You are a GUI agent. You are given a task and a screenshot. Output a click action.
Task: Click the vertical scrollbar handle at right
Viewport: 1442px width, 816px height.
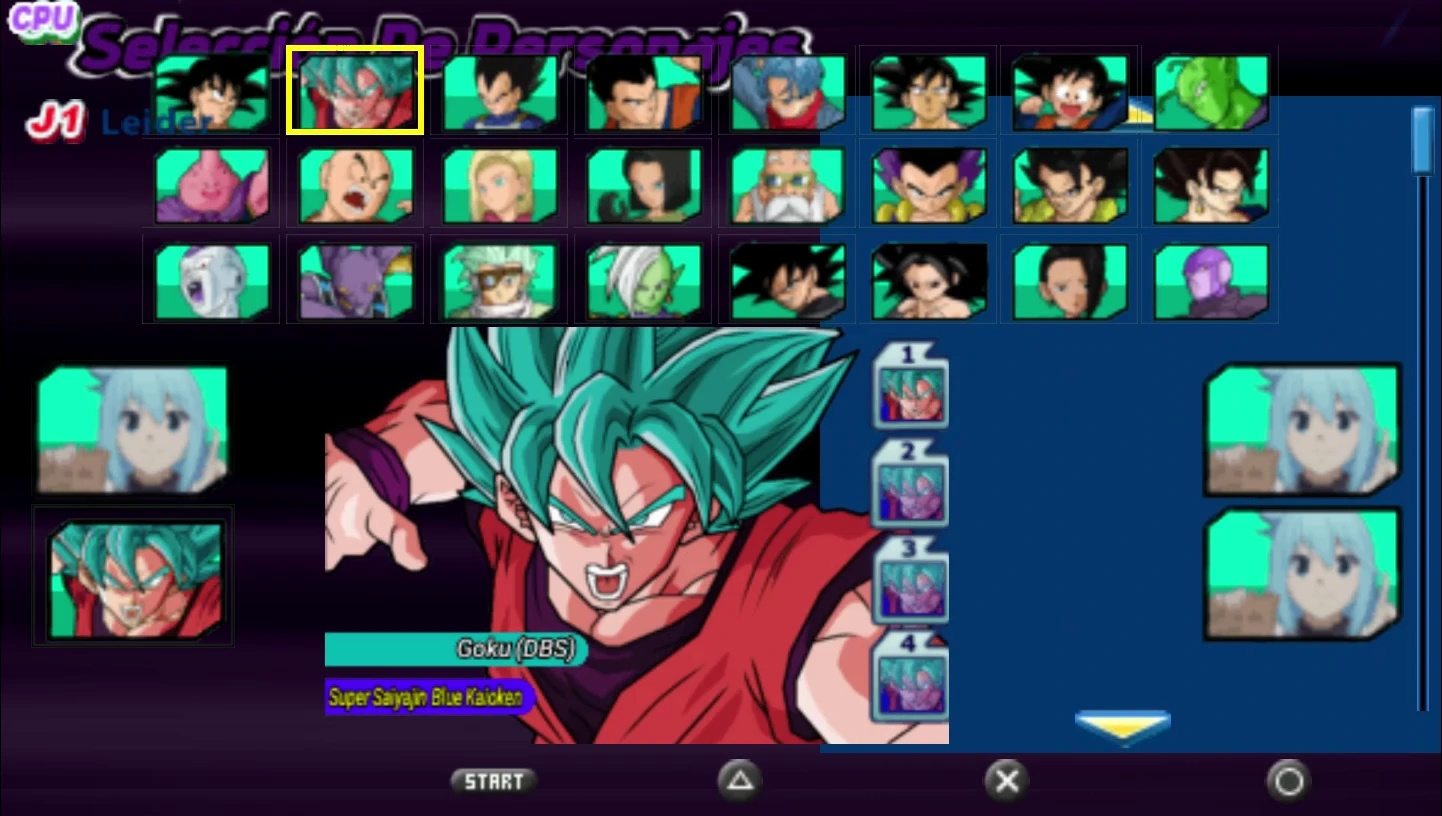tap(1422, 140)
